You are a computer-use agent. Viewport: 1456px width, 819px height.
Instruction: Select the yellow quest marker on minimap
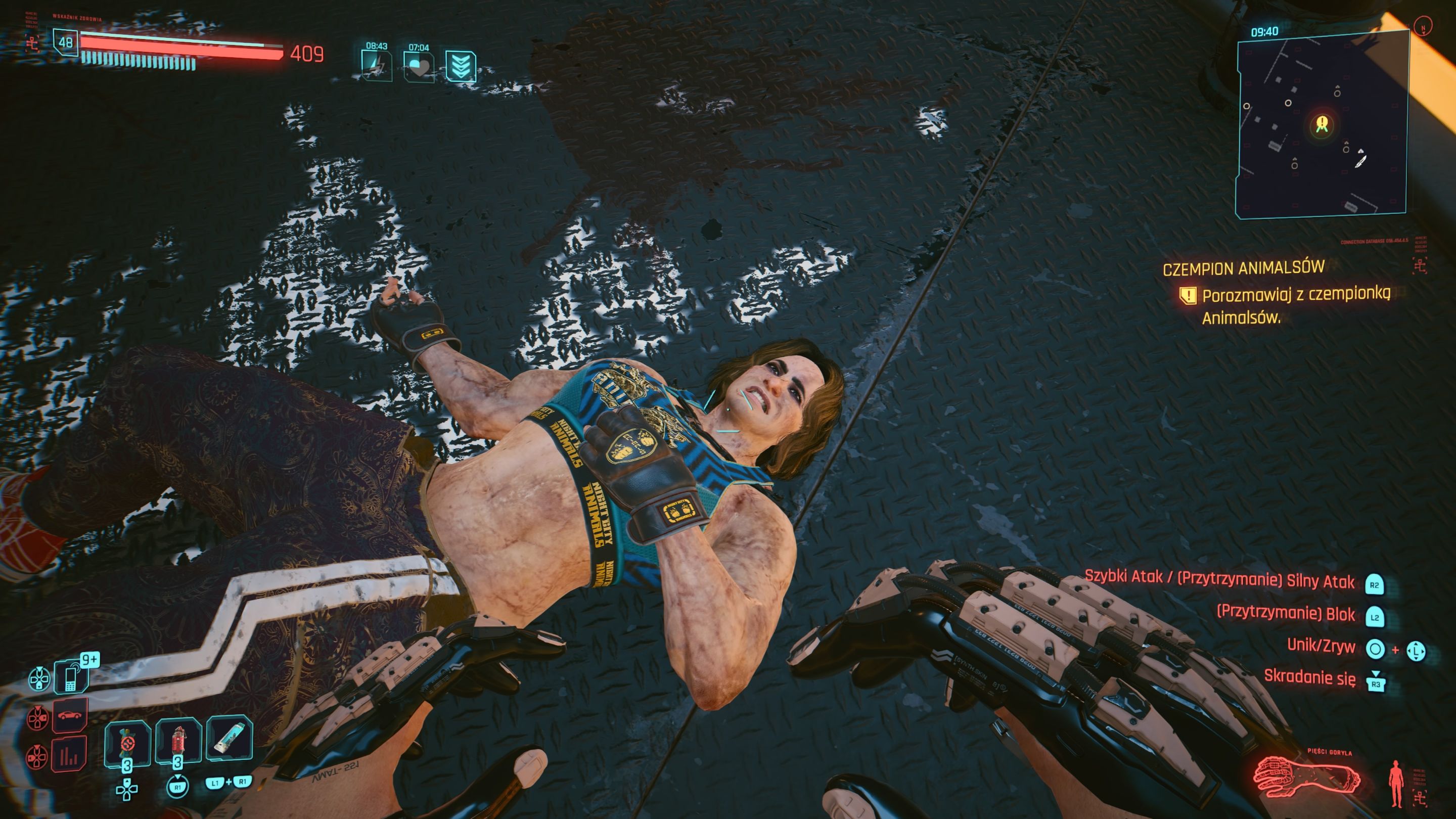click(x=1322, y=123)
